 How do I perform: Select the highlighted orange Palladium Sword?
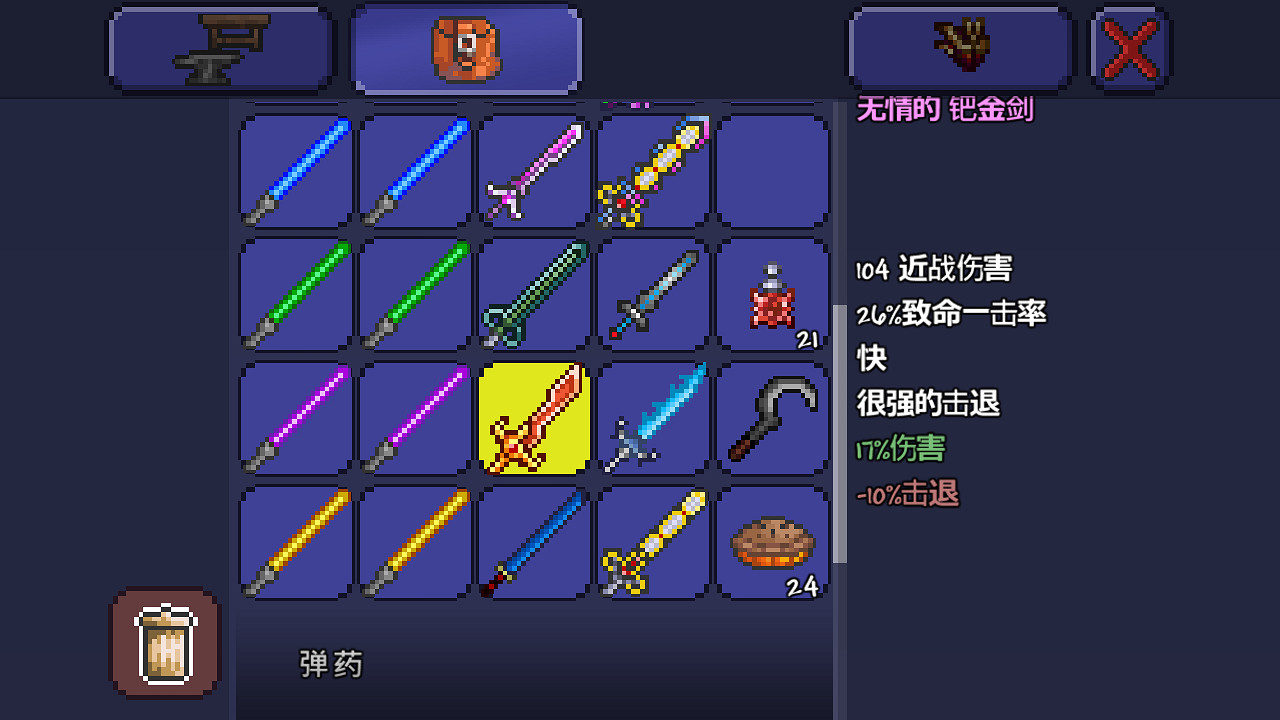point(533,420)
